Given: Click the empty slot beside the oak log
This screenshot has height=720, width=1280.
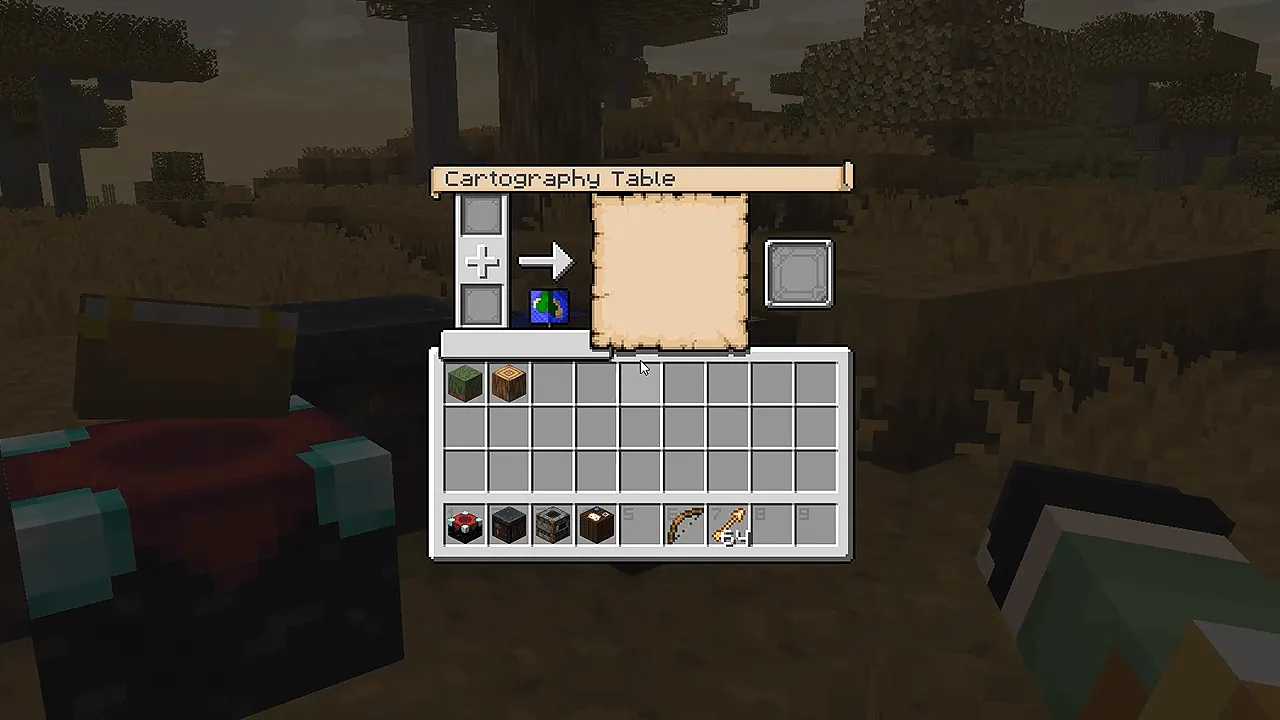Looking at the screenshot, I should click(552, 383).
